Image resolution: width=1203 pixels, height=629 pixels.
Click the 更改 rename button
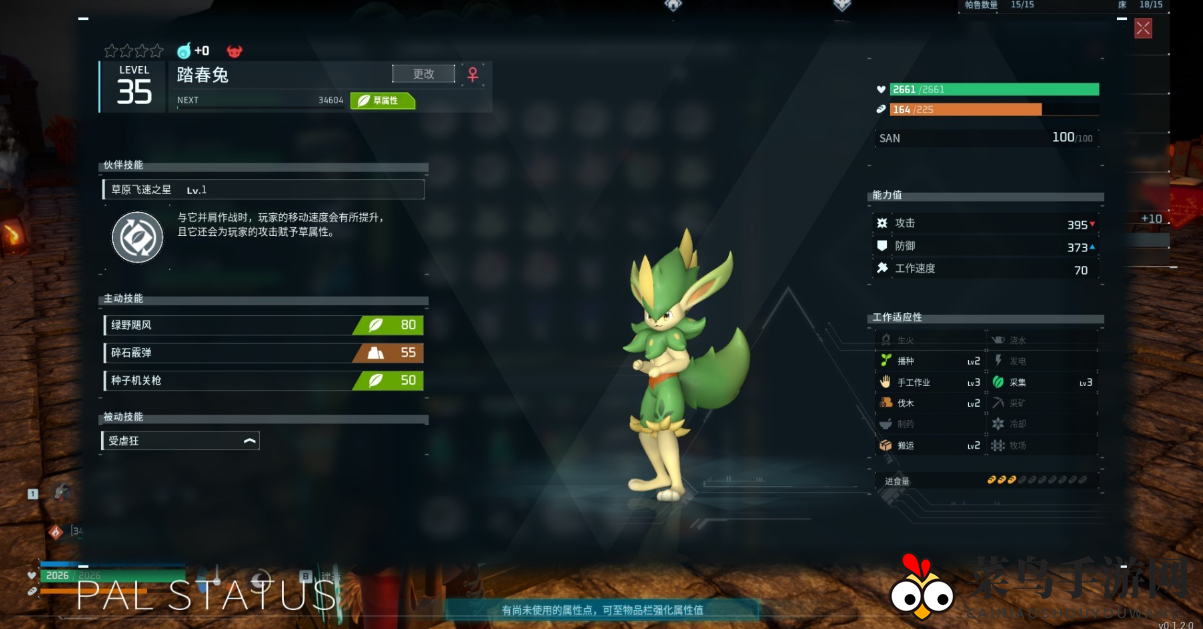423,74
